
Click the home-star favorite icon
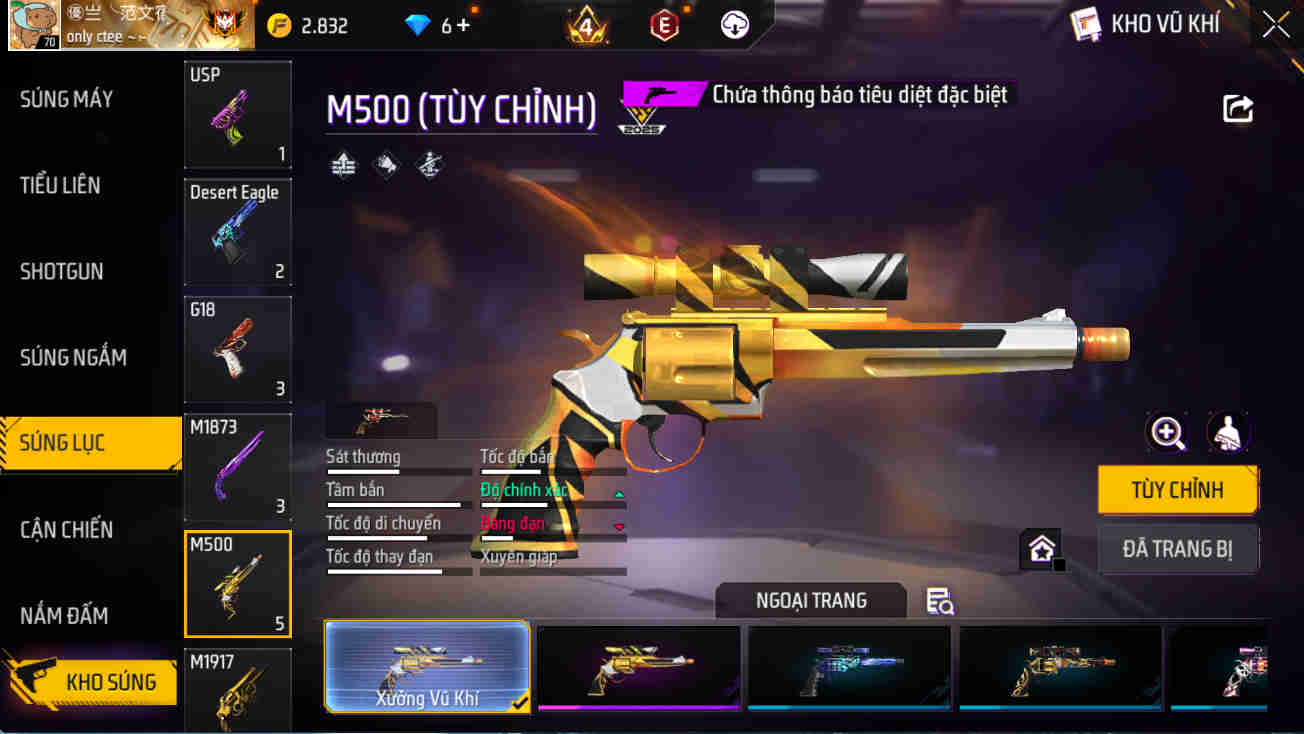point(1040,547)
